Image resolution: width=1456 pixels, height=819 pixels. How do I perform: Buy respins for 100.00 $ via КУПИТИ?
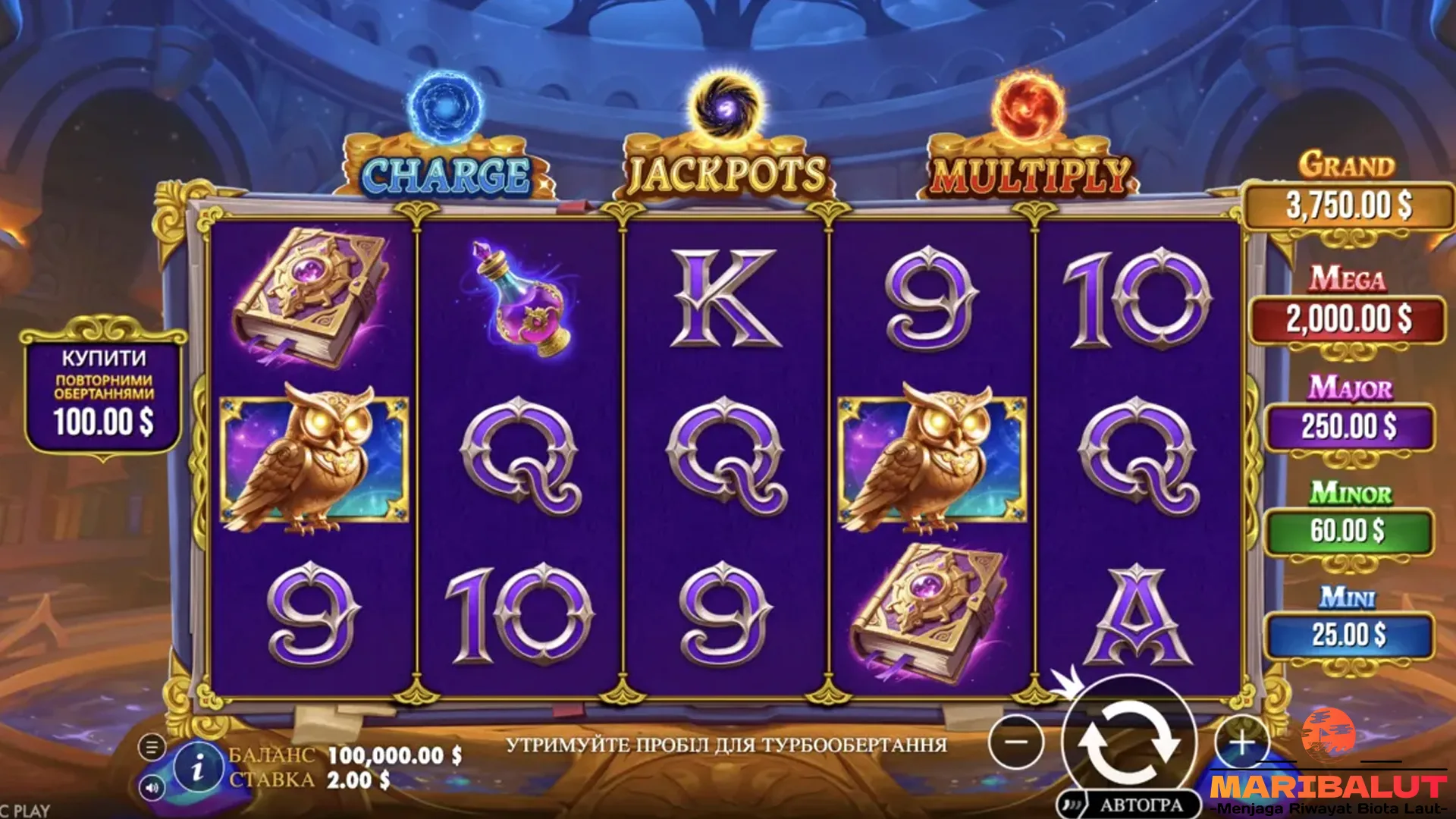tap(104, 389)
